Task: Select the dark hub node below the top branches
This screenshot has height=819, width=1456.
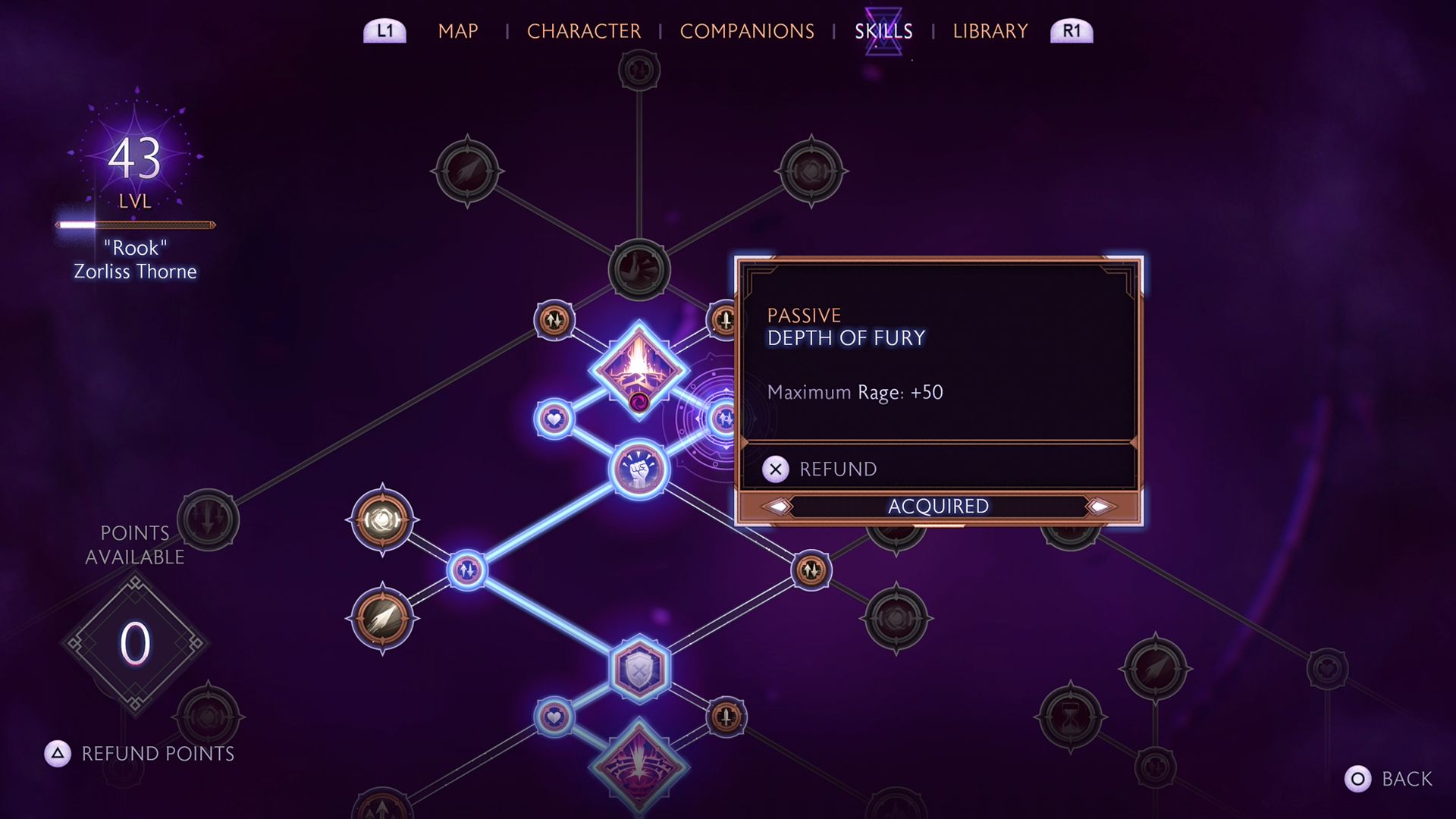Action: 639,269
